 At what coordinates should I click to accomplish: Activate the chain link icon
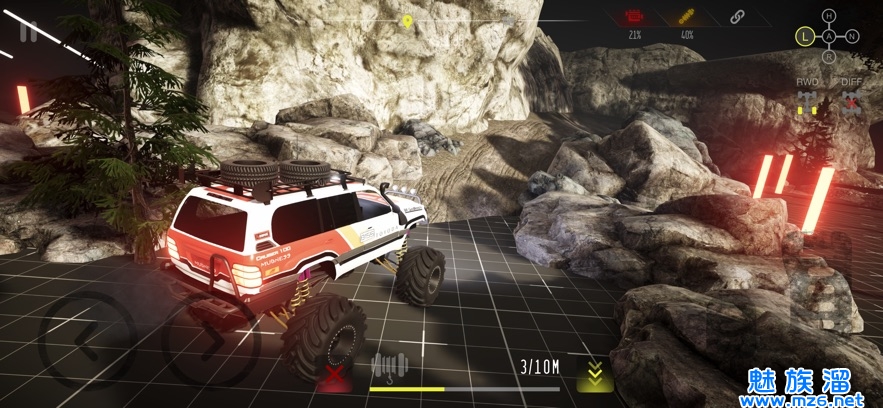tap(738, 17)
